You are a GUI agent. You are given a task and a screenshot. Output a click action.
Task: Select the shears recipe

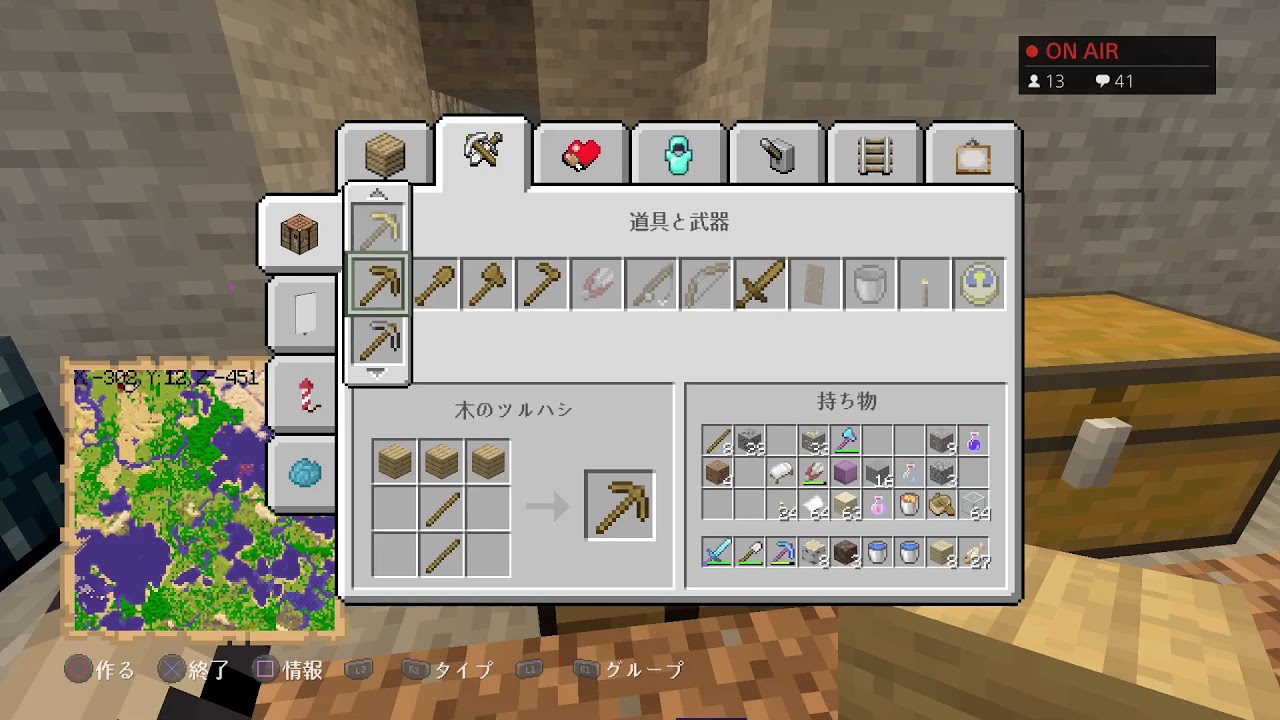pyautogui.click(x=596, y=284)
